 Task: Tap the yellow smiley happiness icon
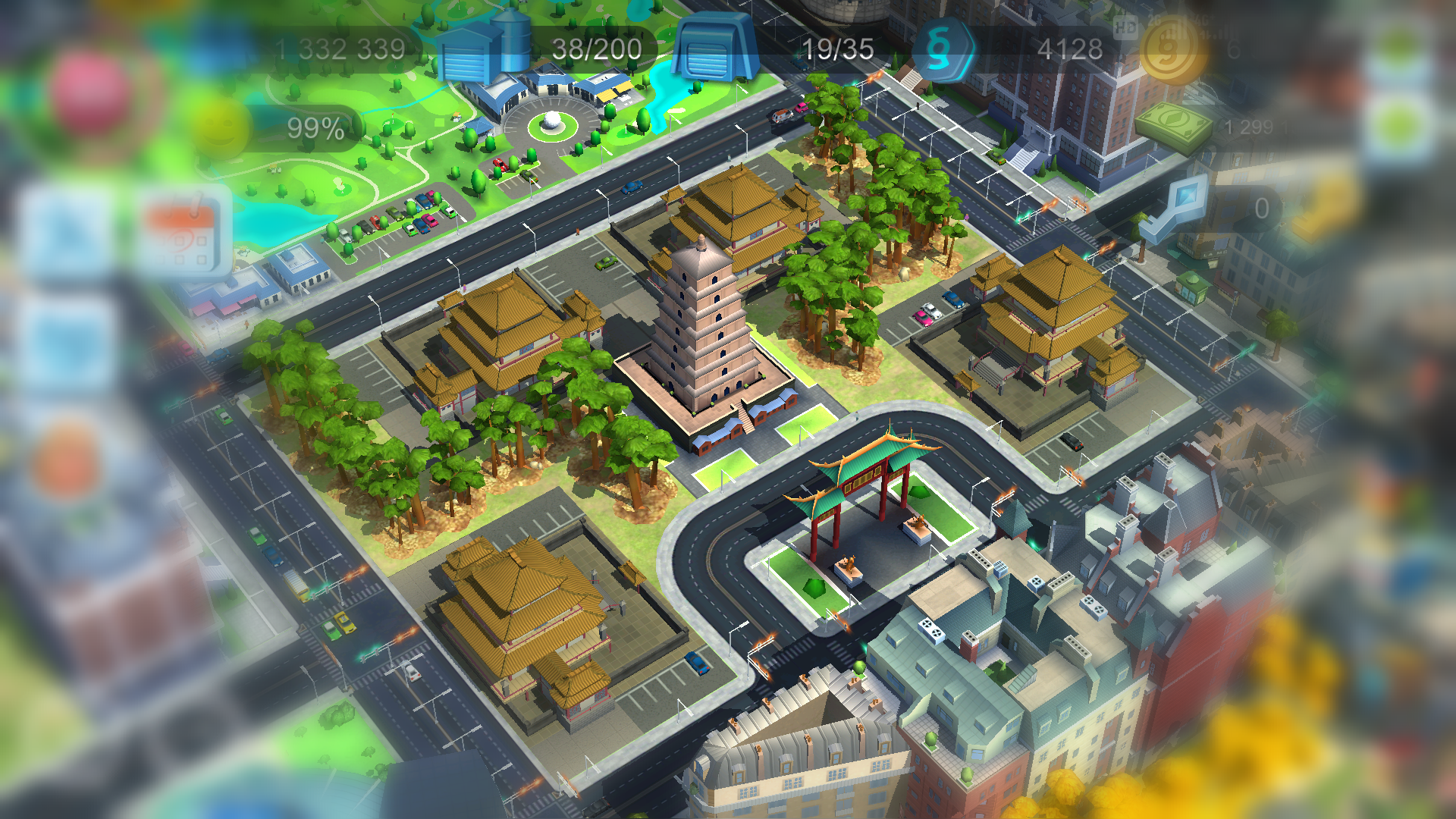pyautogui.click(x=219, y=127)
